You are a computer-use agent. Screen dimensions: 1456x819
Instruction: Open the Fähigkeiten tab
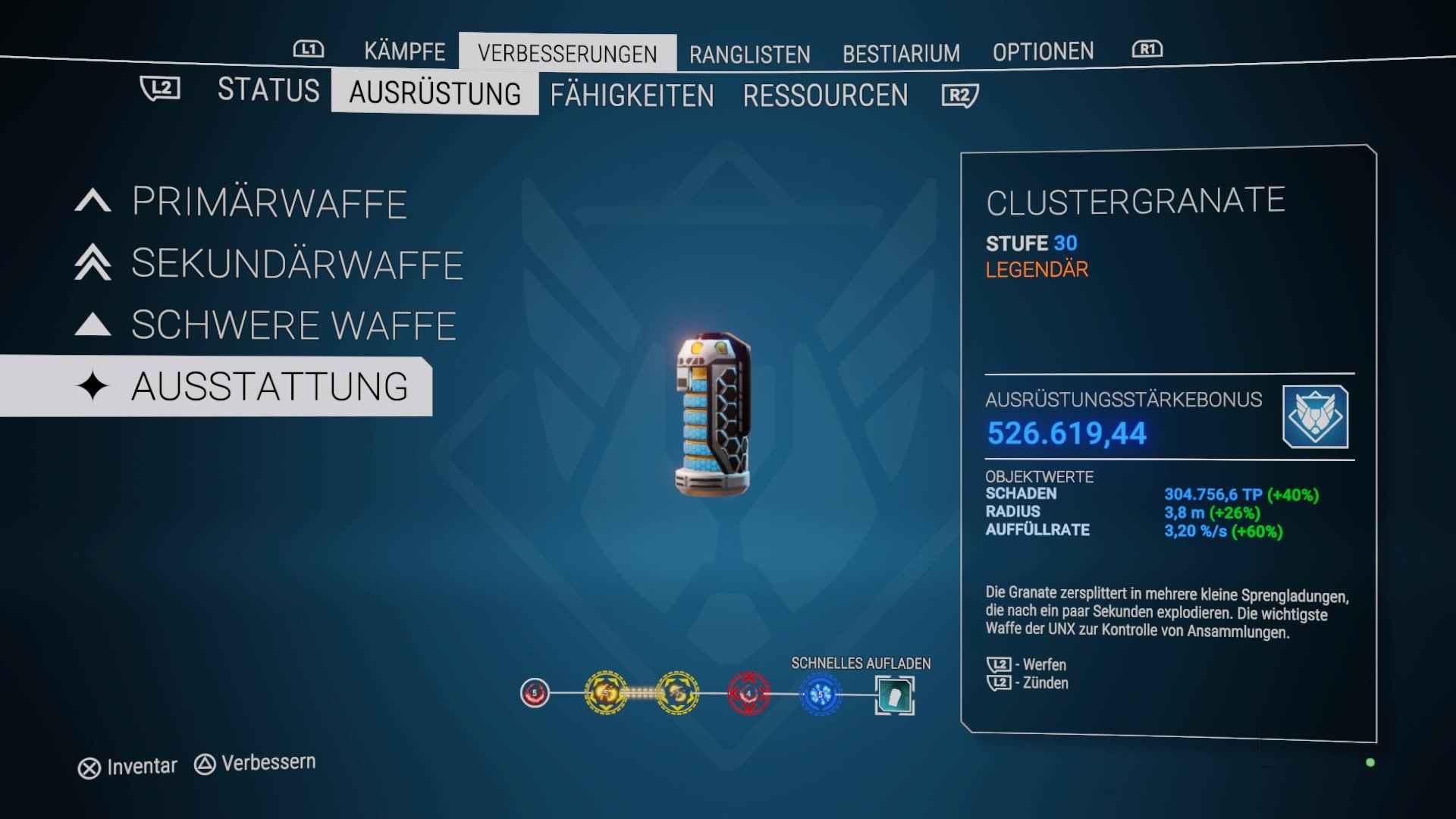click(633, 96)
